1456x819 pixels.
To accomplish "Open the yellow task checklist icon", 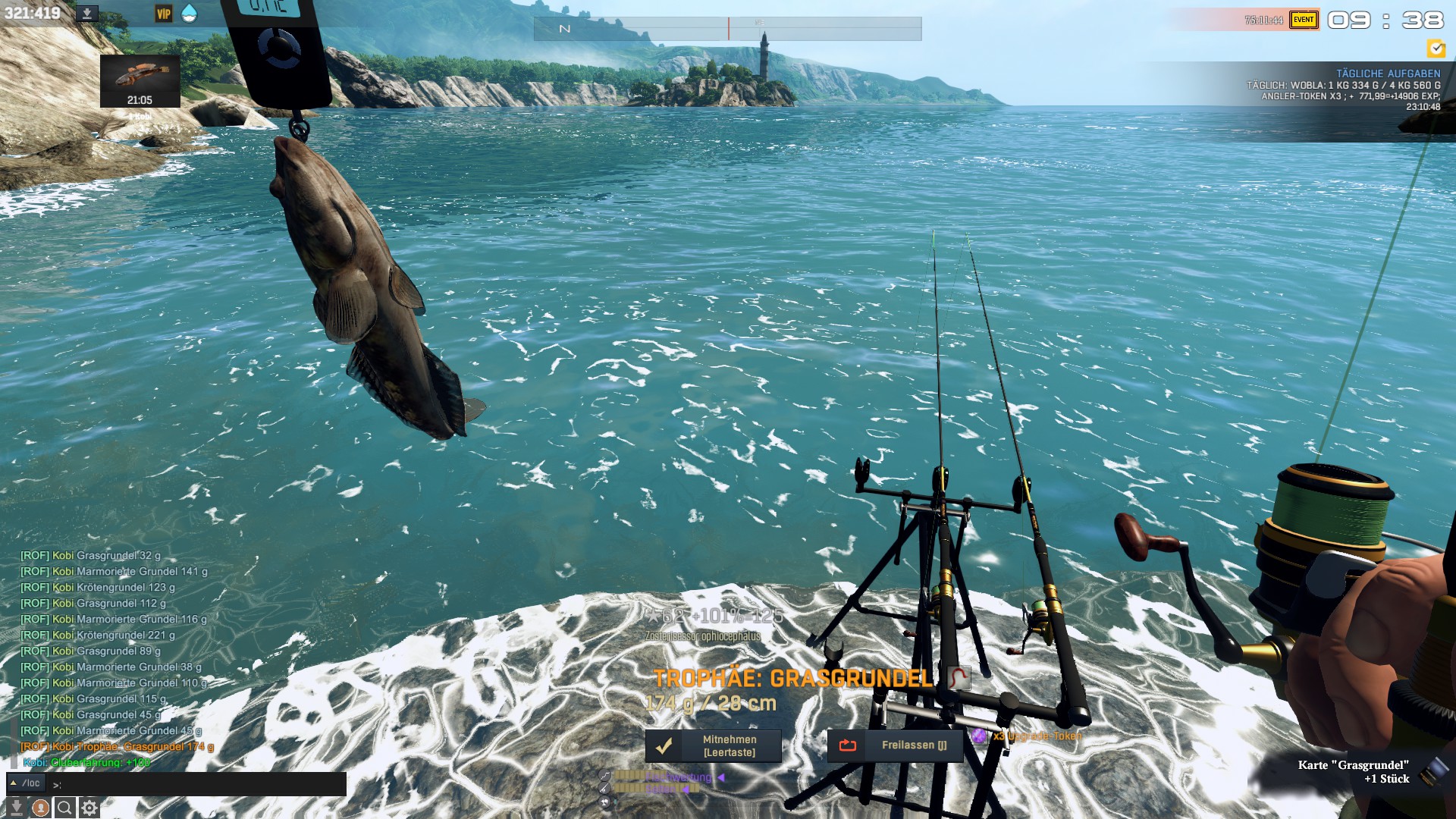I will point(1436,49).
